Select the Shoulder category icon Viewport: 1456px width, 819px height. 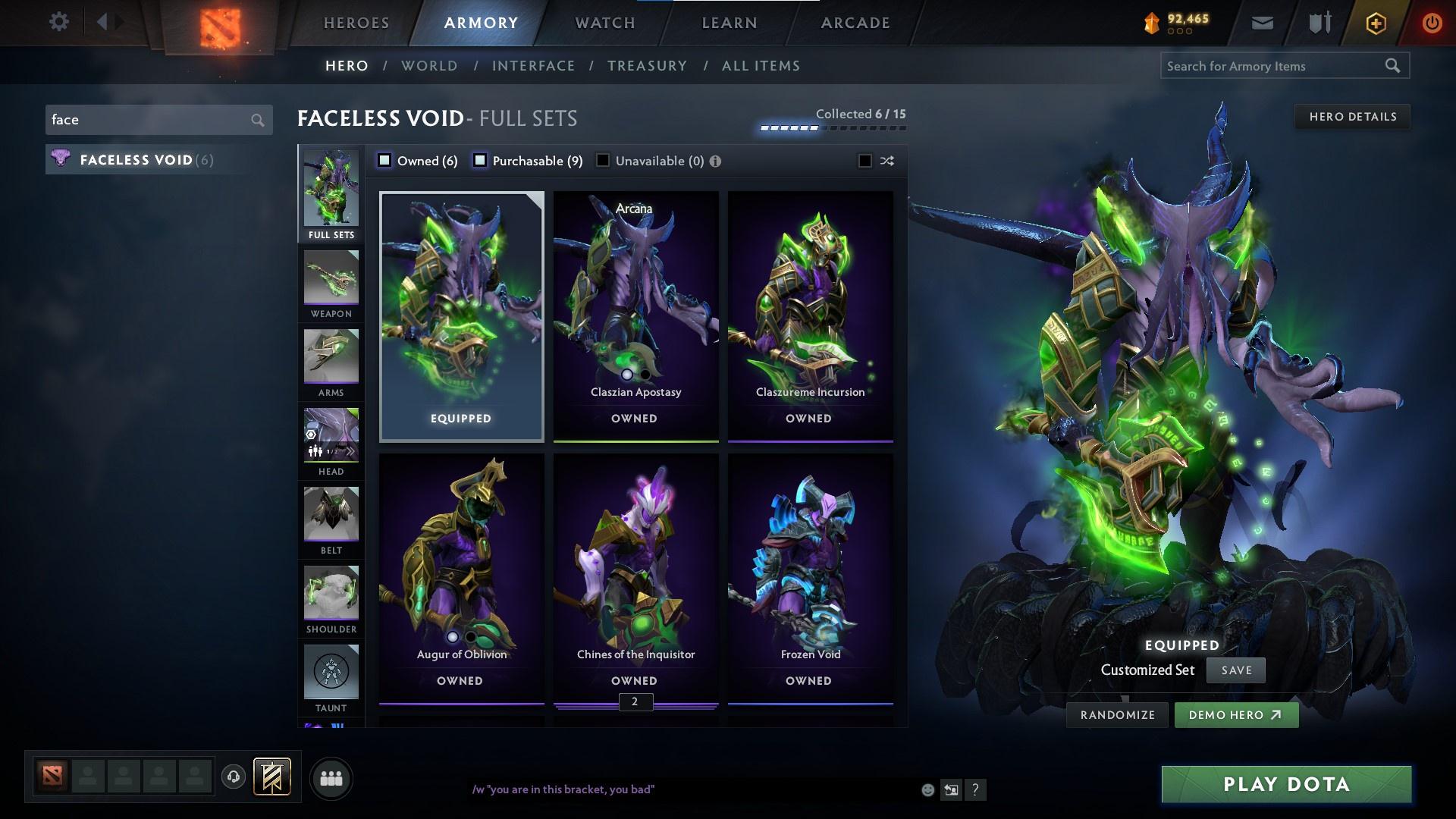coord(331,599)
